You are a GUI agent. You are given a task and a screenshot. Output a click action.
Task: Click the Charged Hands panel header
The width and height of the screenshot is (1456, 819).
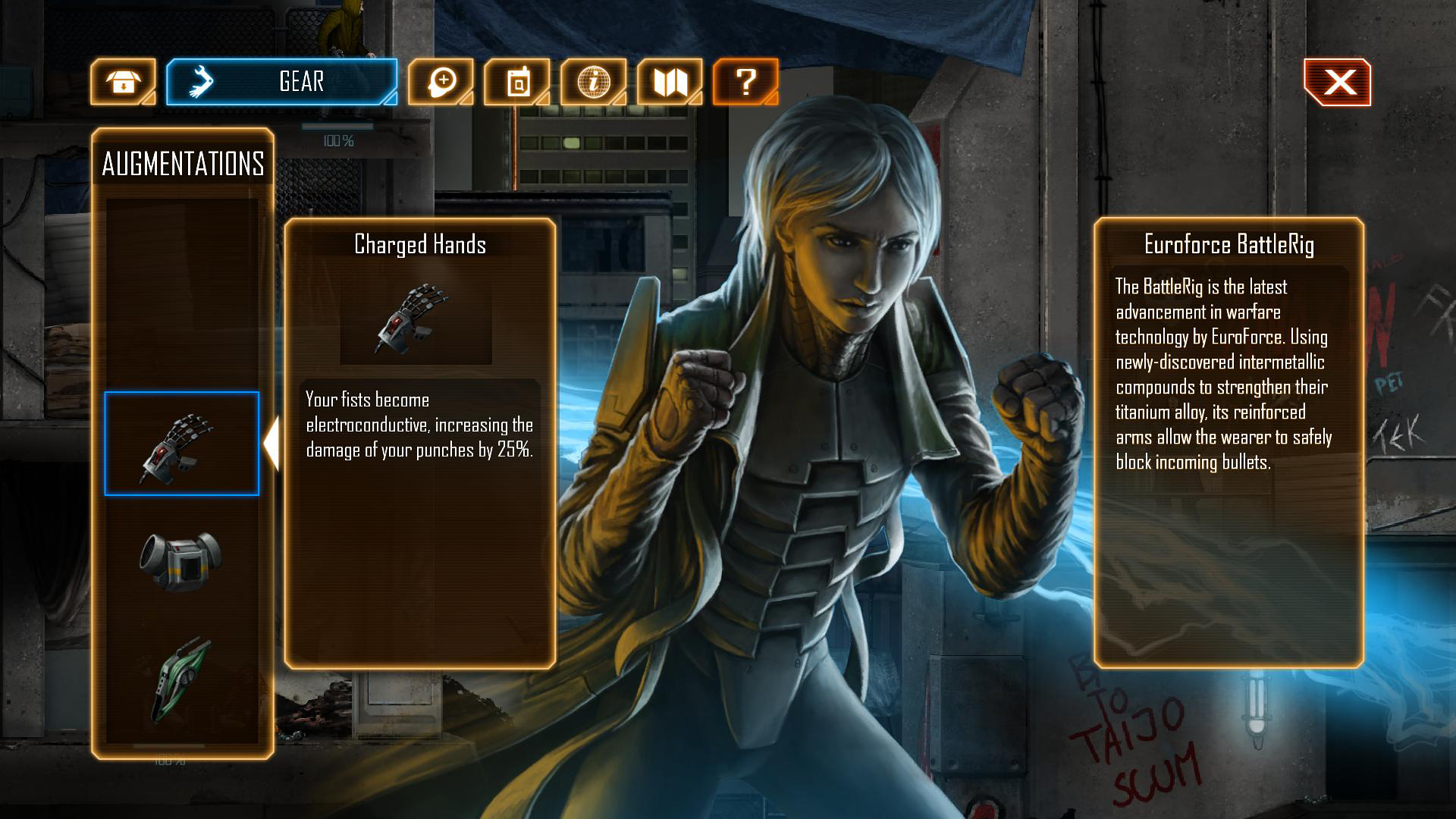(419, 244)
